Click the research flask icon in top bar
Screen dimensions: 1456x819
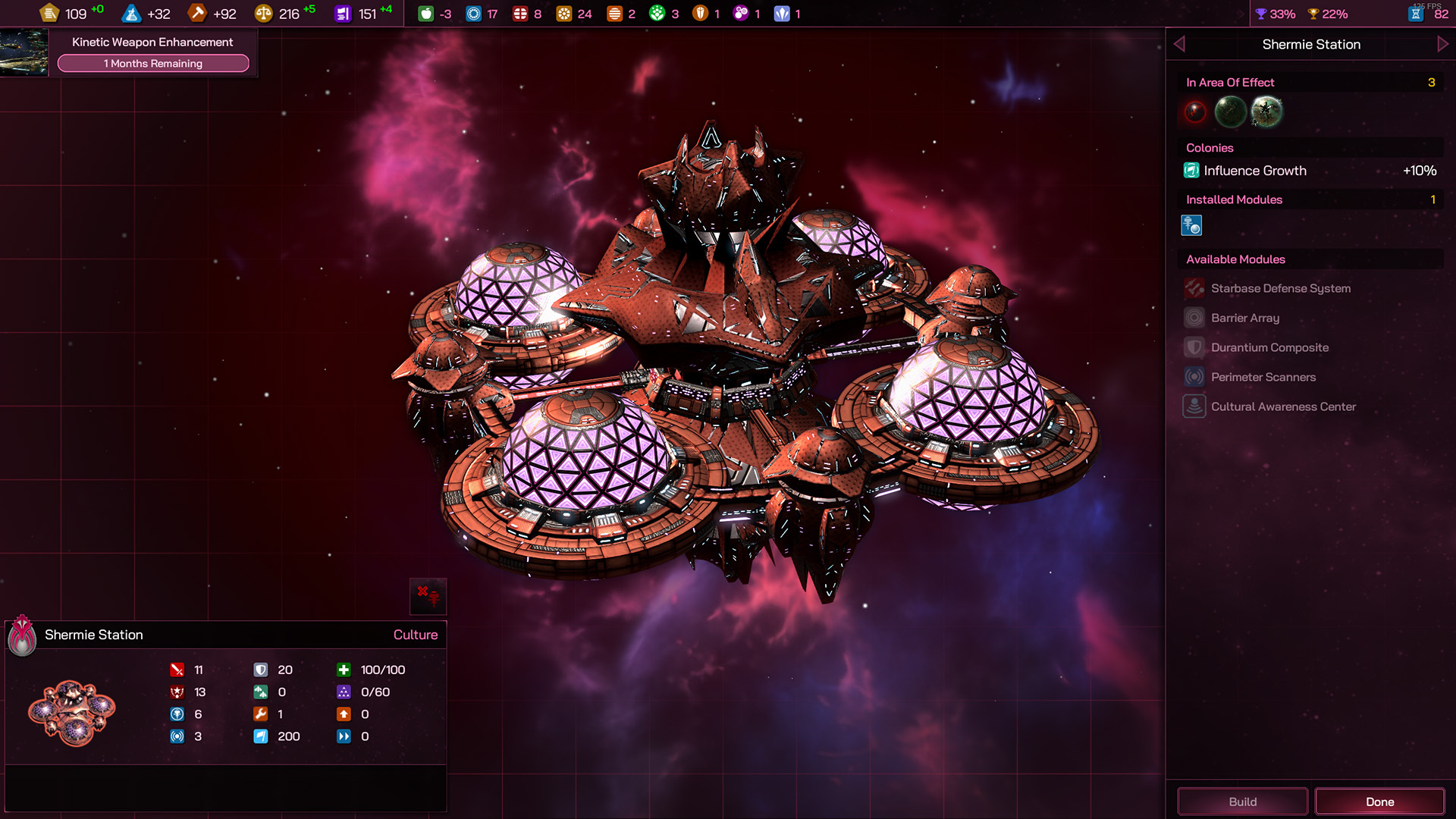click(132, 14)
